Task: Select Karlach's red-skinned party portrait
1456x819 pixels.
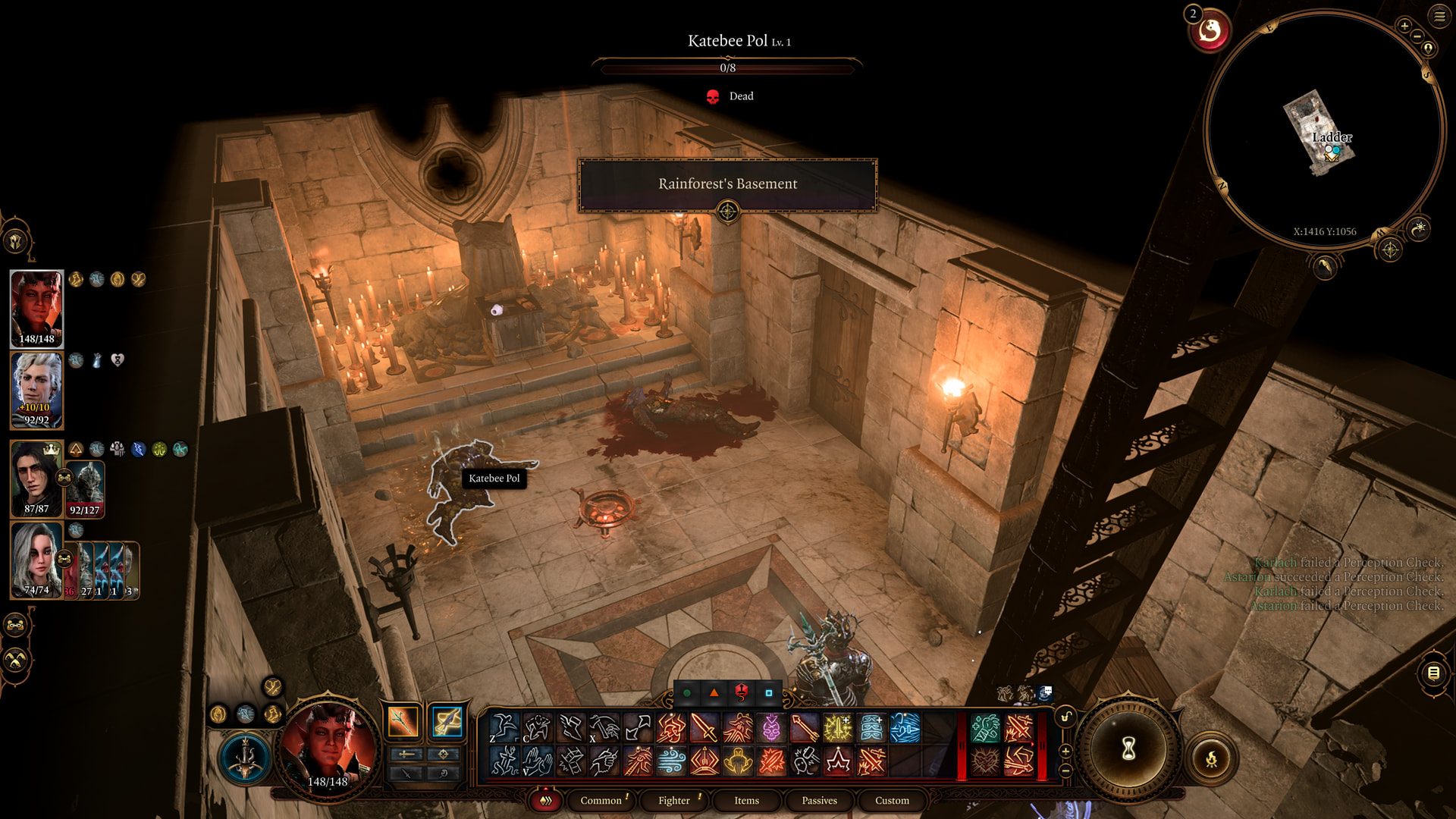Action: (36, 308)
